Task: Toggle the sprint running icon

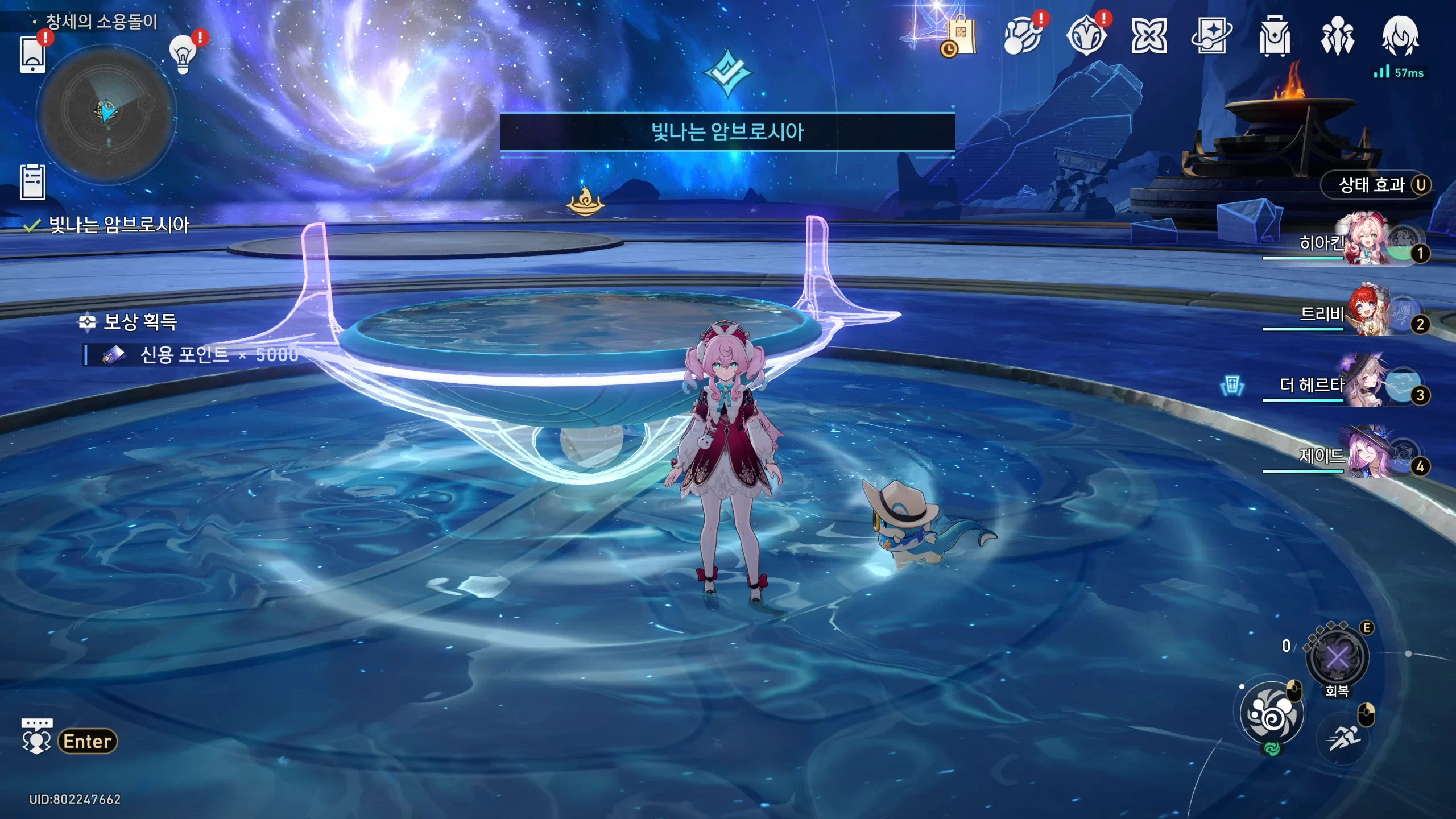Action: click(1343, 738)
